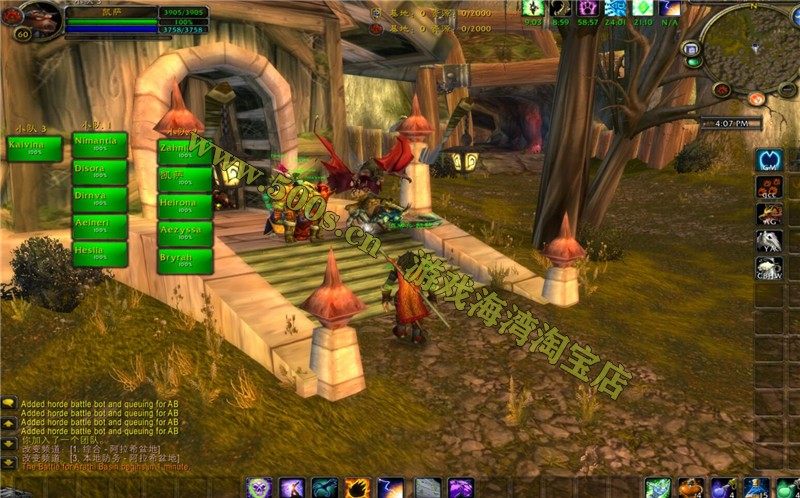Select Disora's raid frame

pos(99,172)
